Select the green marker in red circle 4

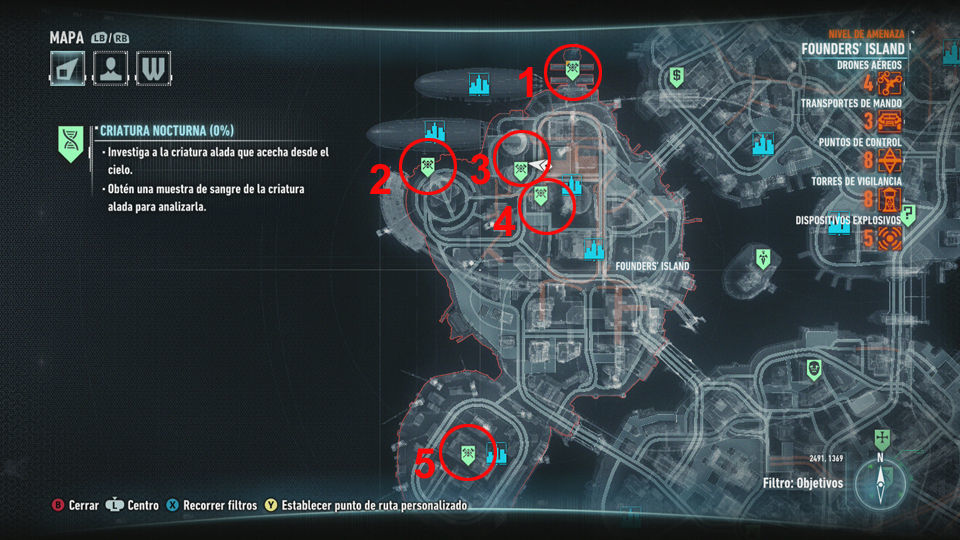click(540, 196)
